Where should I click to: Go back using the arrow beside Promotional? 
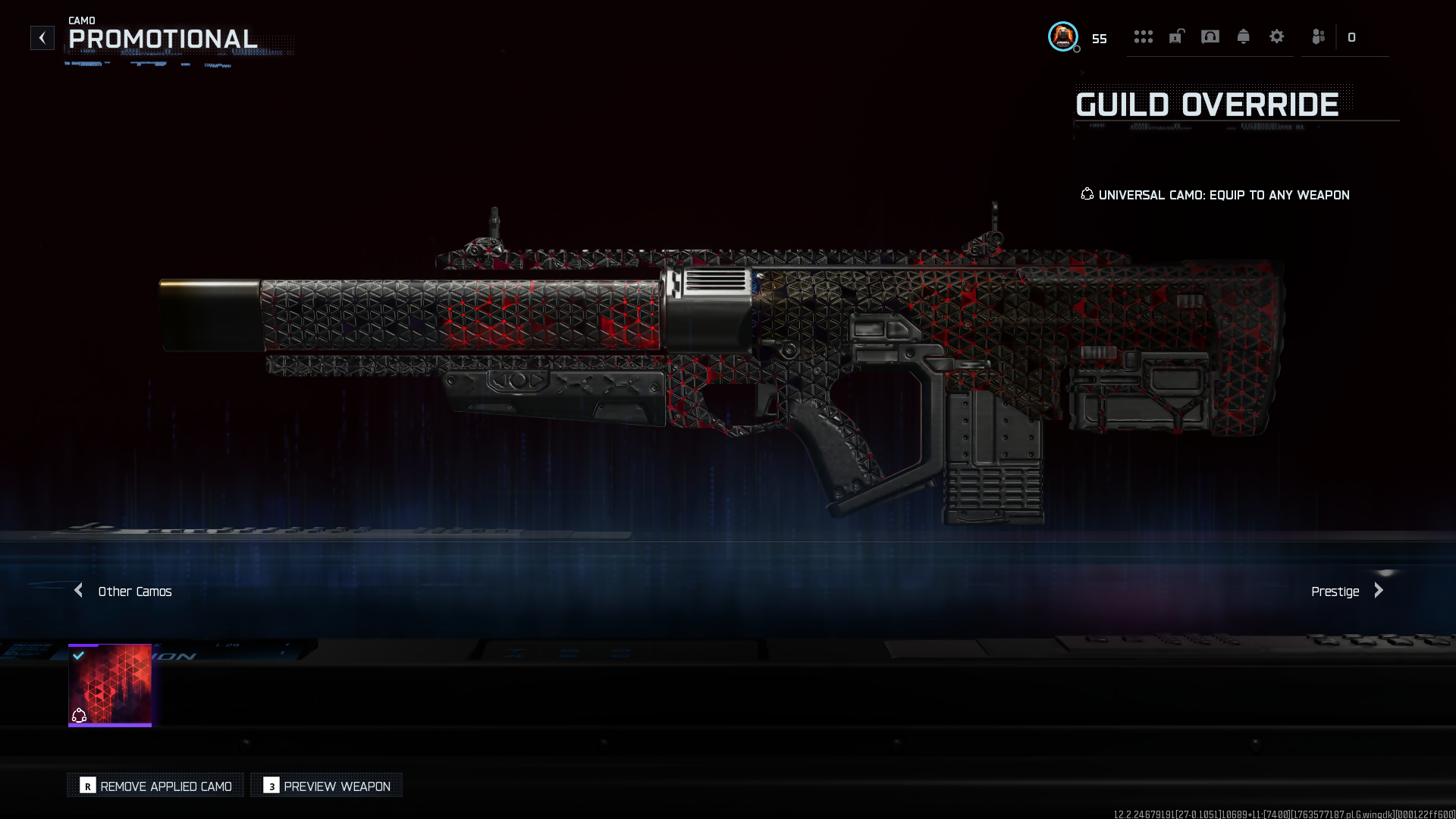(x=42, y=38)
